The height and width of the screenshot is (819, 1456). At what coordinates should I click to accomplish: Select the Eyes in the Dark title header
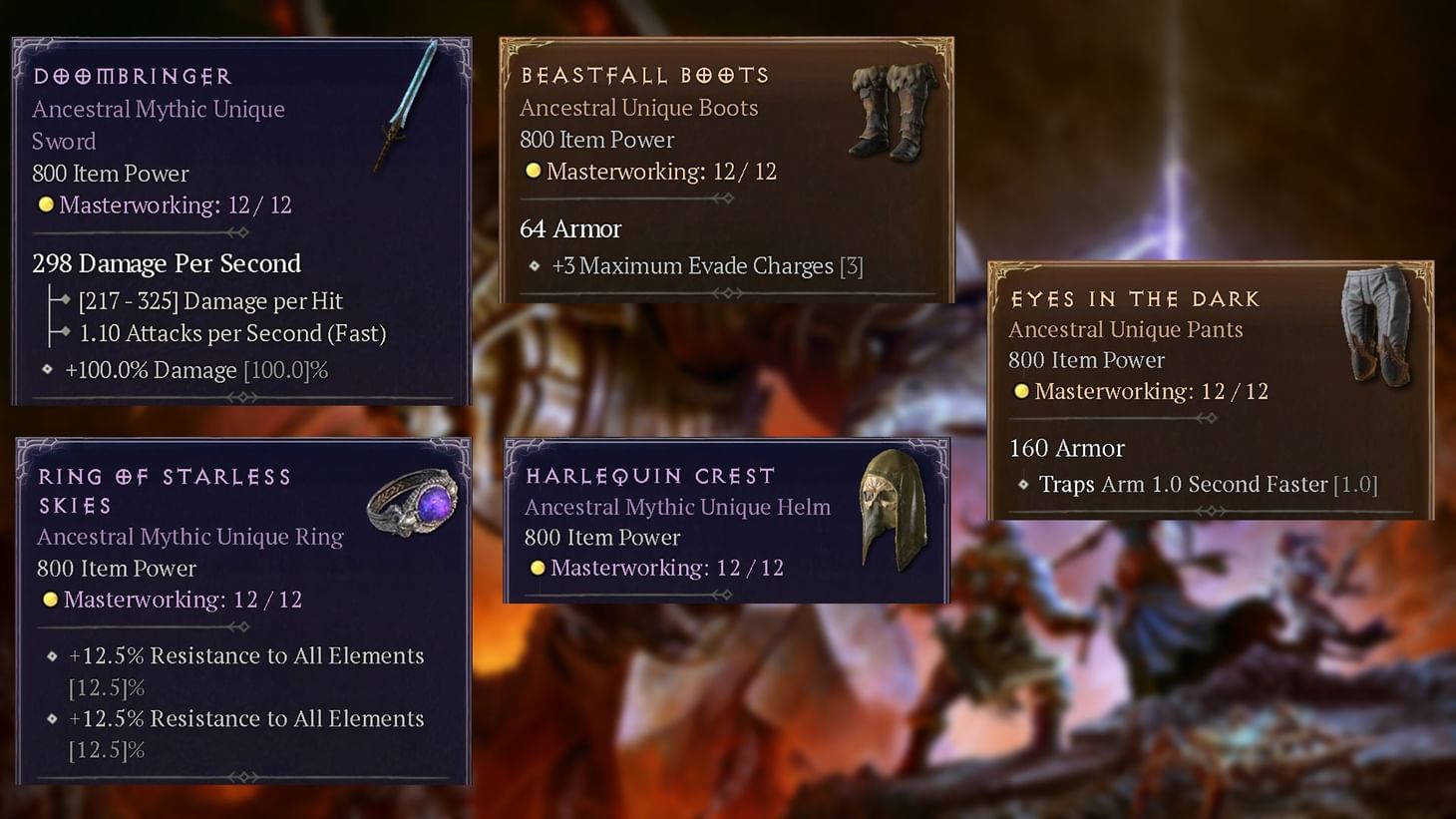[1136, 298]
